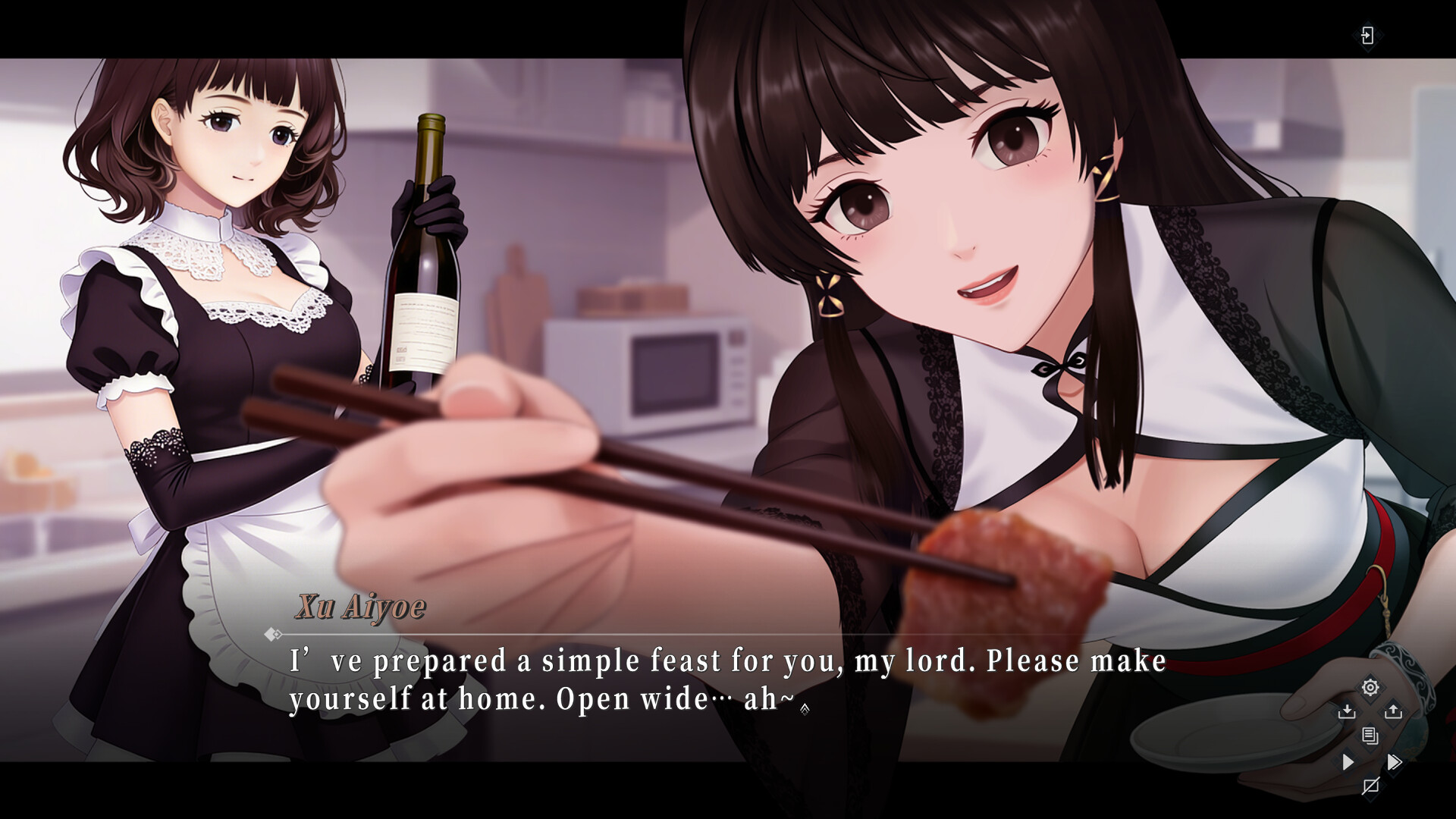Quick save using the download-arrow icon

(x=1348, y=711)
